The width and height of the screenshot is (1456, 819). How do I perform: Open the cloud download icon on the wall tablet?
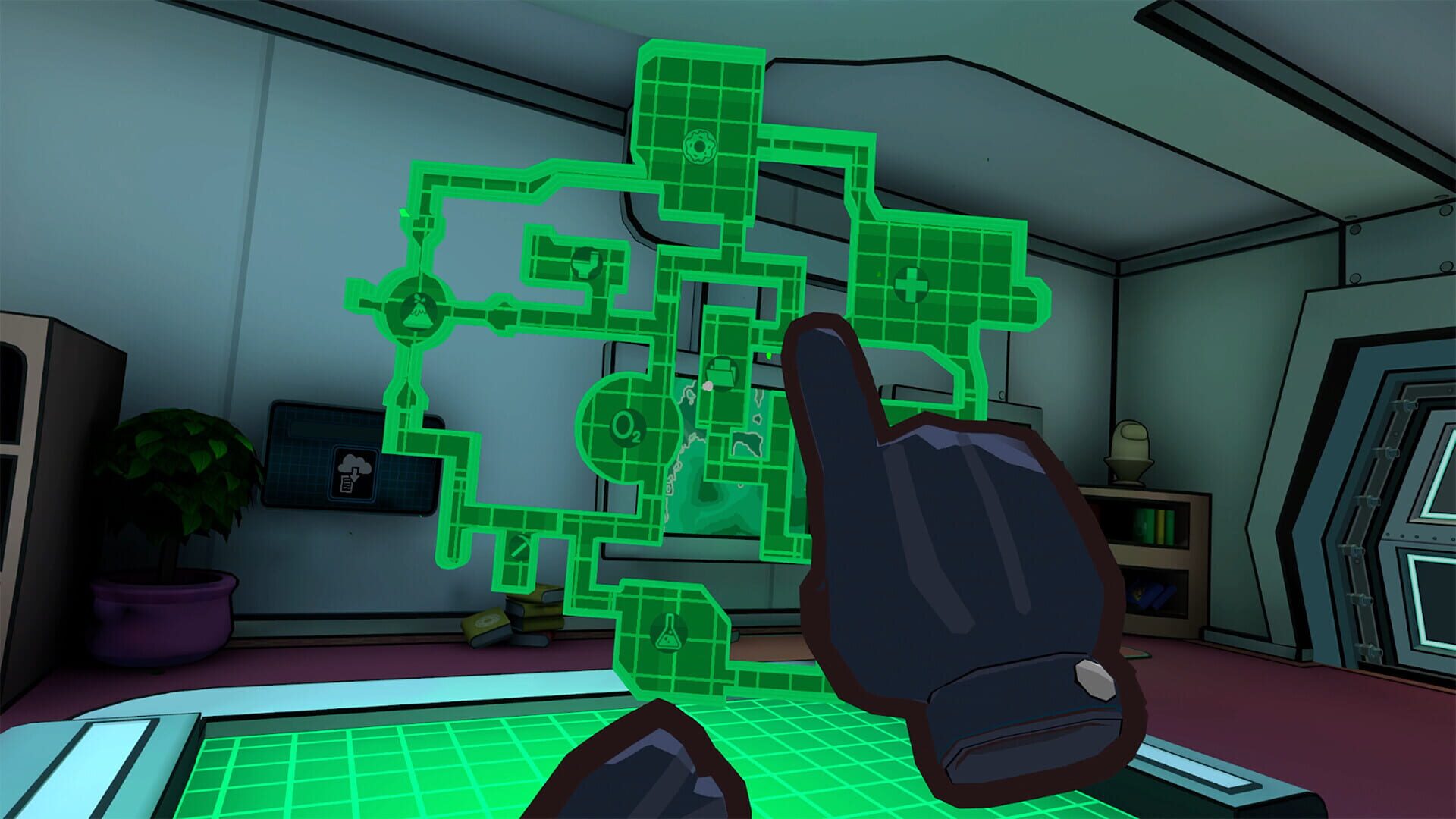coord(353,472)
